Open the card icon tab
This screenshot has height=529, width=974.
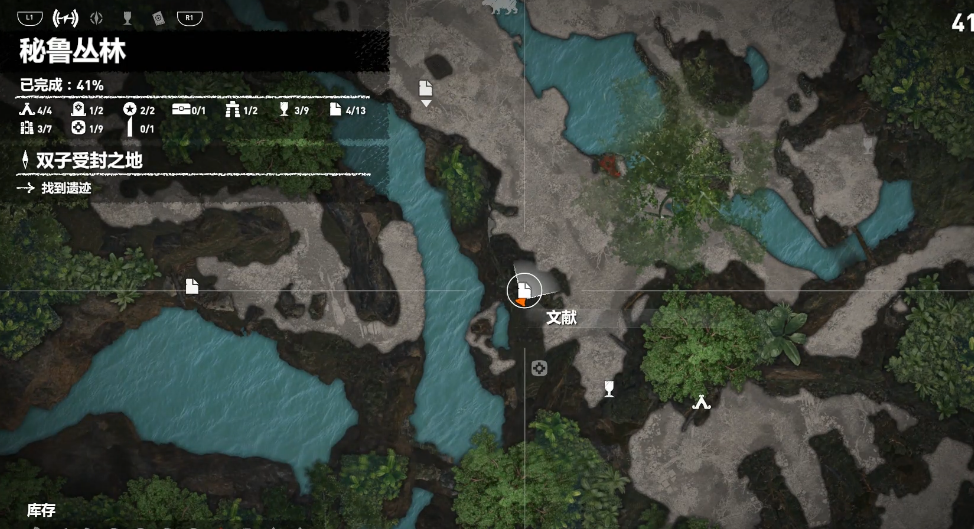tap(157, 17)
